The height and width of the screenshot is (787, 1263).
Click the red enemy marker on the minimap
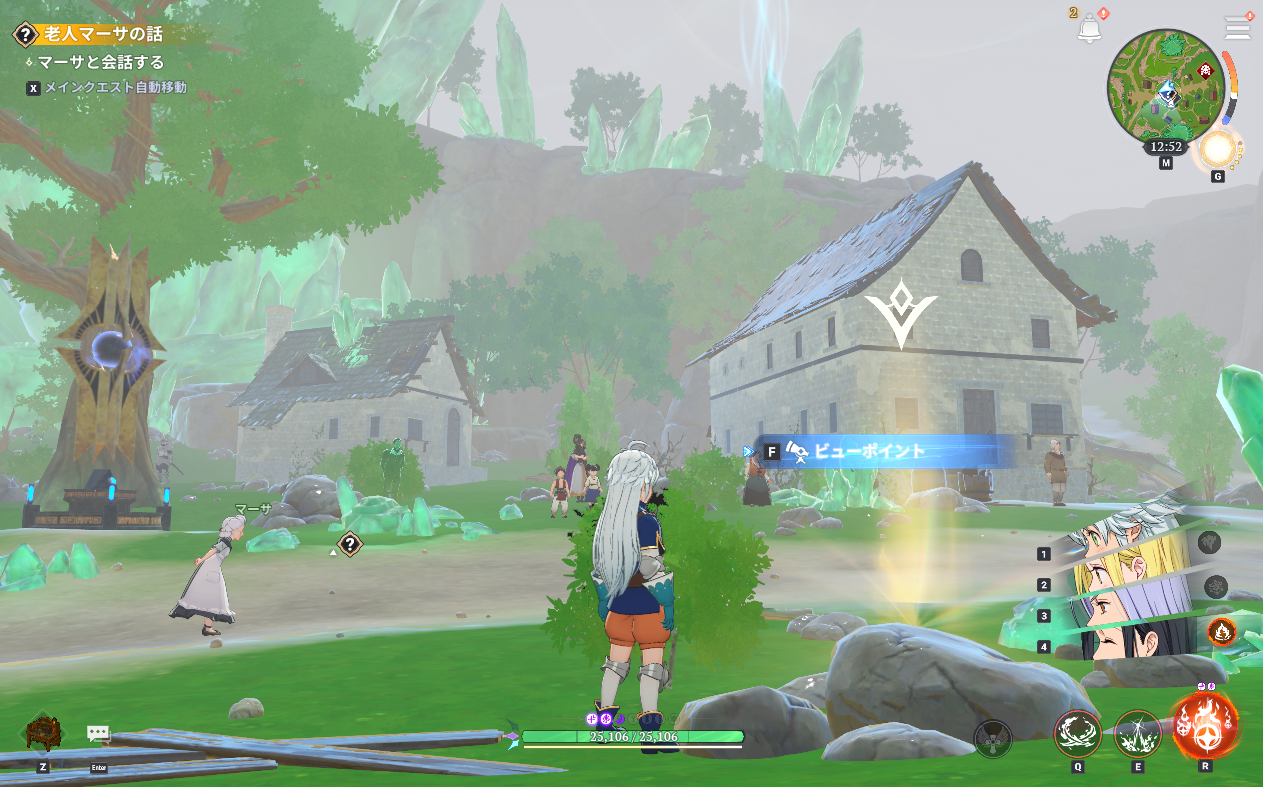pyautogui.click(x=1205, y=70)
